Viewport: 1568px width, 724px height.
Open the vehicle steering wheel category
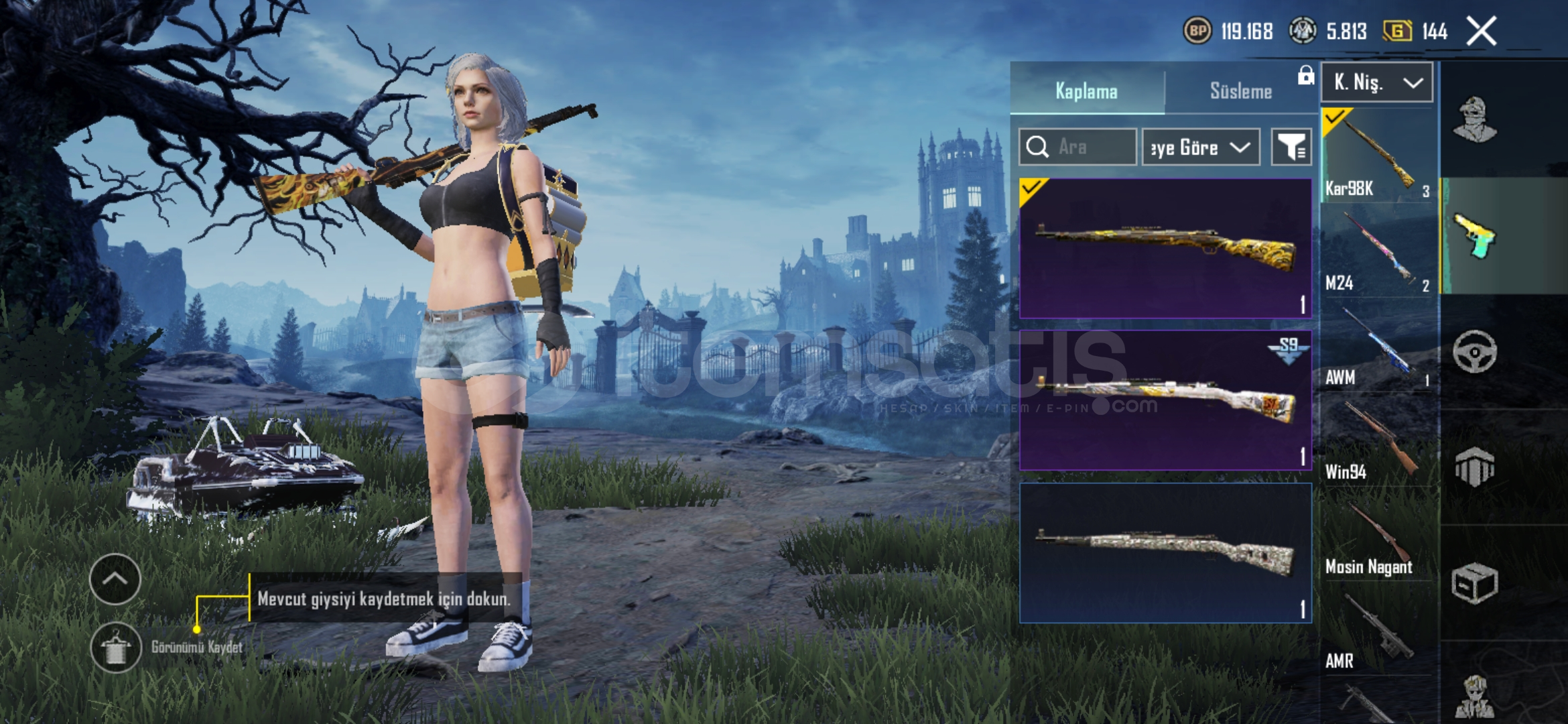tap(1474, 351)
